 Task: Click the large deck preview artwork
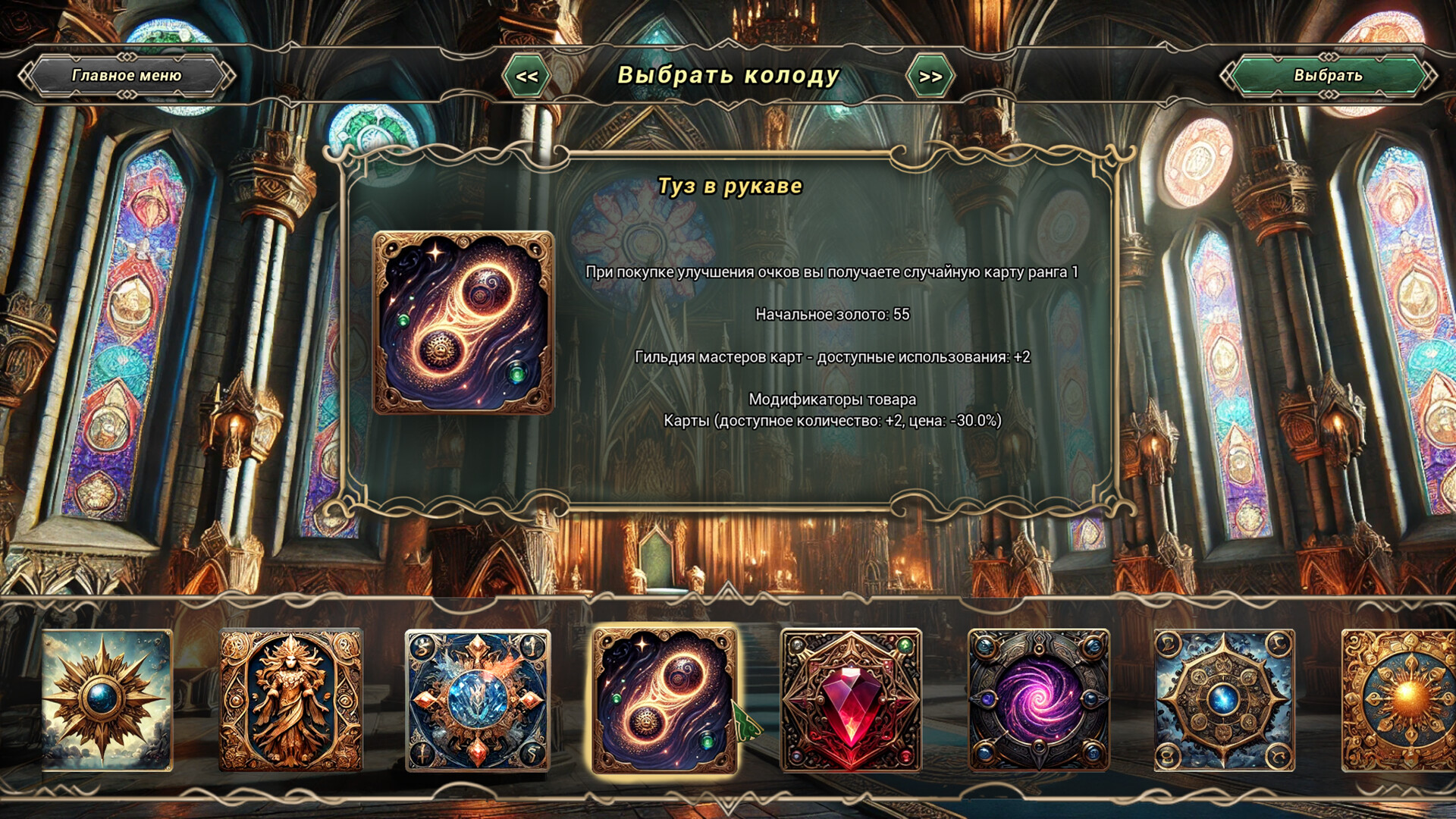pos(460,326)
